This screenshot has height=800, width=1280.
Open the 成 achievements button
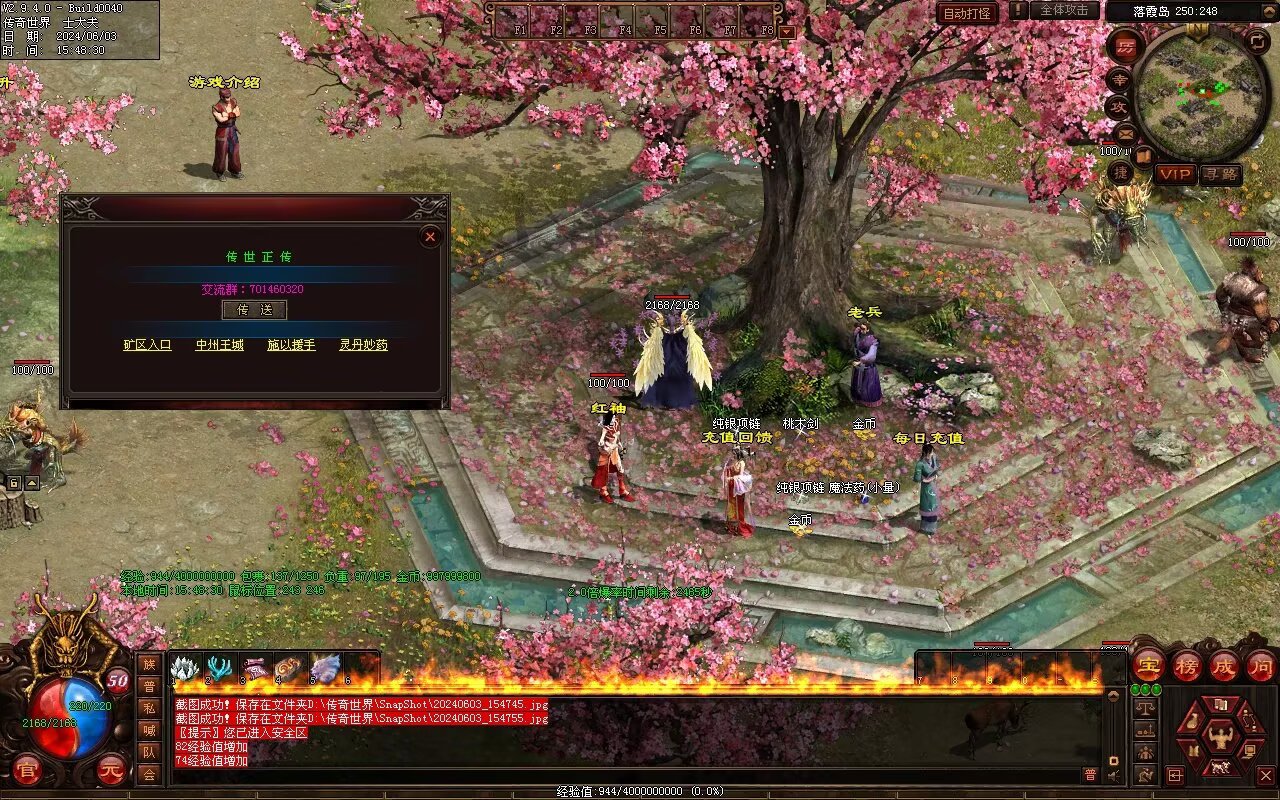1224,666
